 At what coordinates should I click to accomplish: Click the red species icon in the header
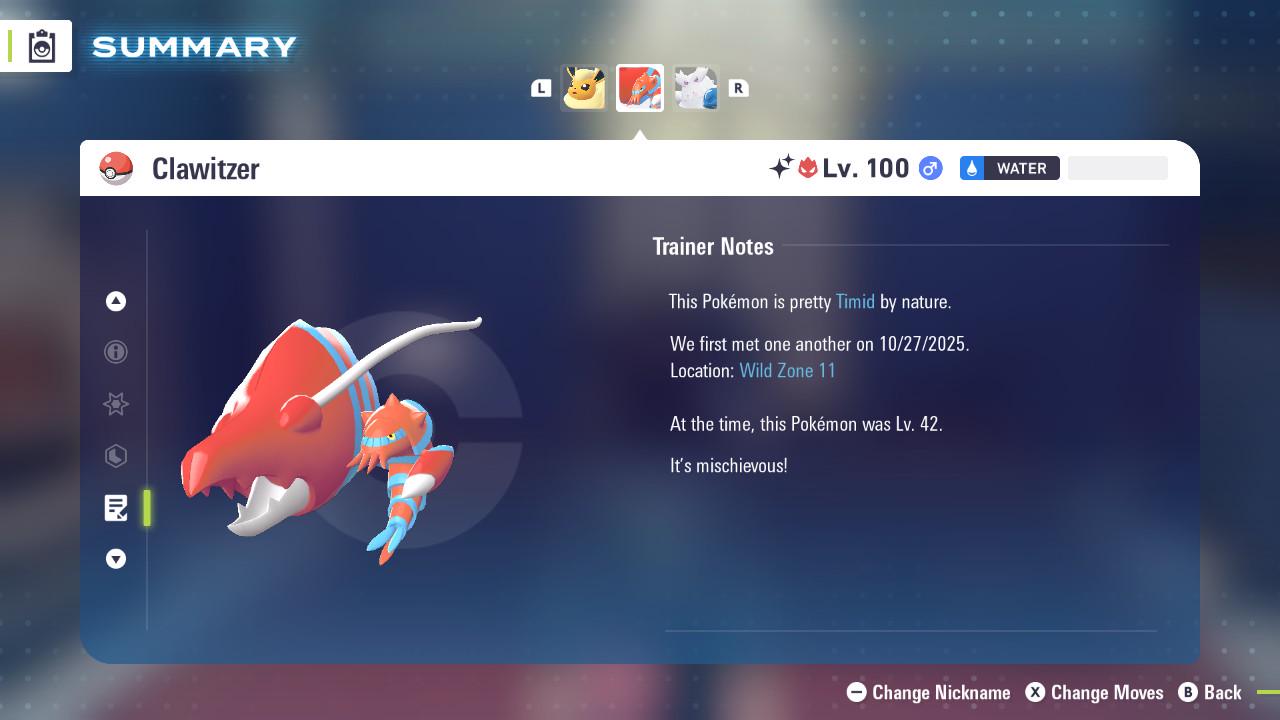point(808,168)
